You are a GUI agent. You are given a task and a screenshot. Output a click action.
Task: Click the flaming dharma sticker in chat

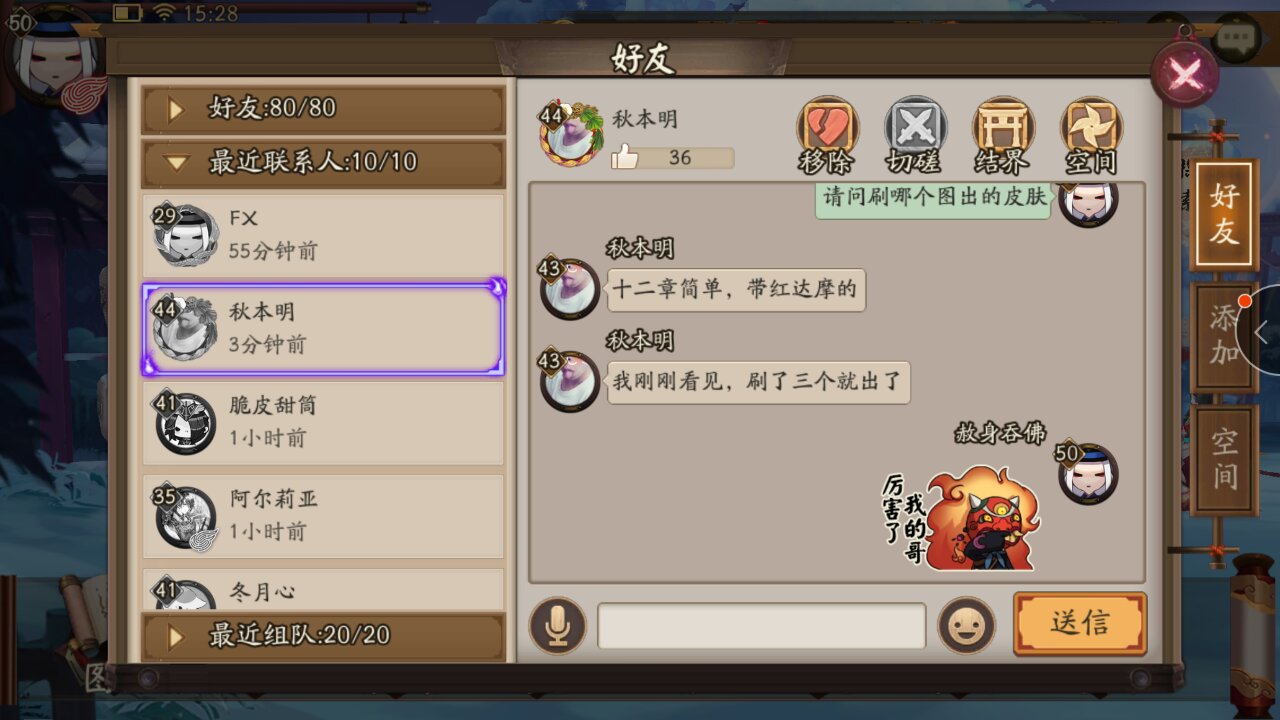click(x=980, y=520)
